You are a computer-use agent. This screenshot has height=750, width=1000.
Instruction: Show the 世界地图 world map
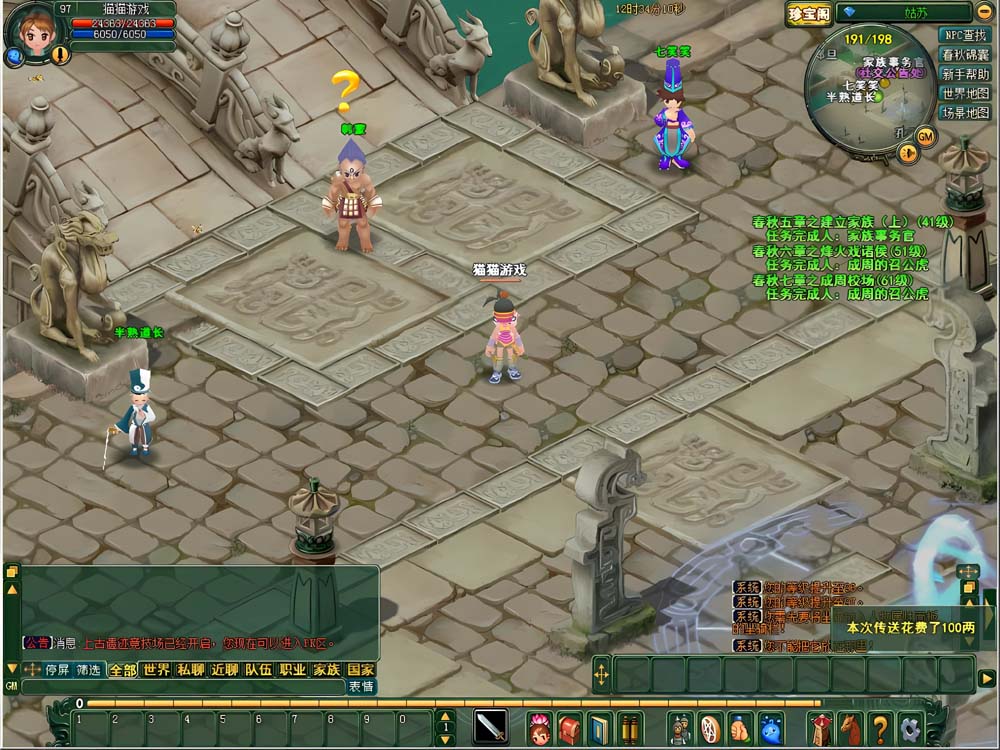(x=965, y=93)
